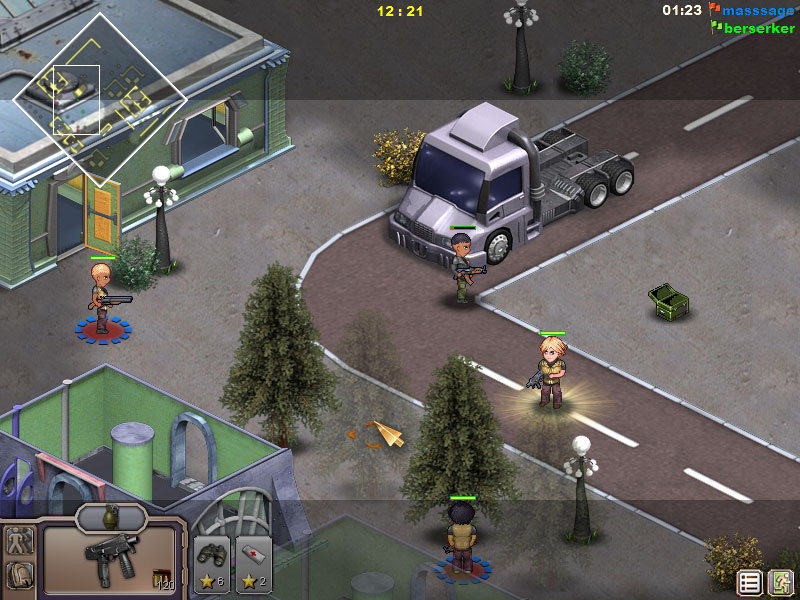Image resolution: width=800 pixels, height=600 pixels.
Task: Select the blonde soldier with yellow highlight
Action: pos(551,372)
